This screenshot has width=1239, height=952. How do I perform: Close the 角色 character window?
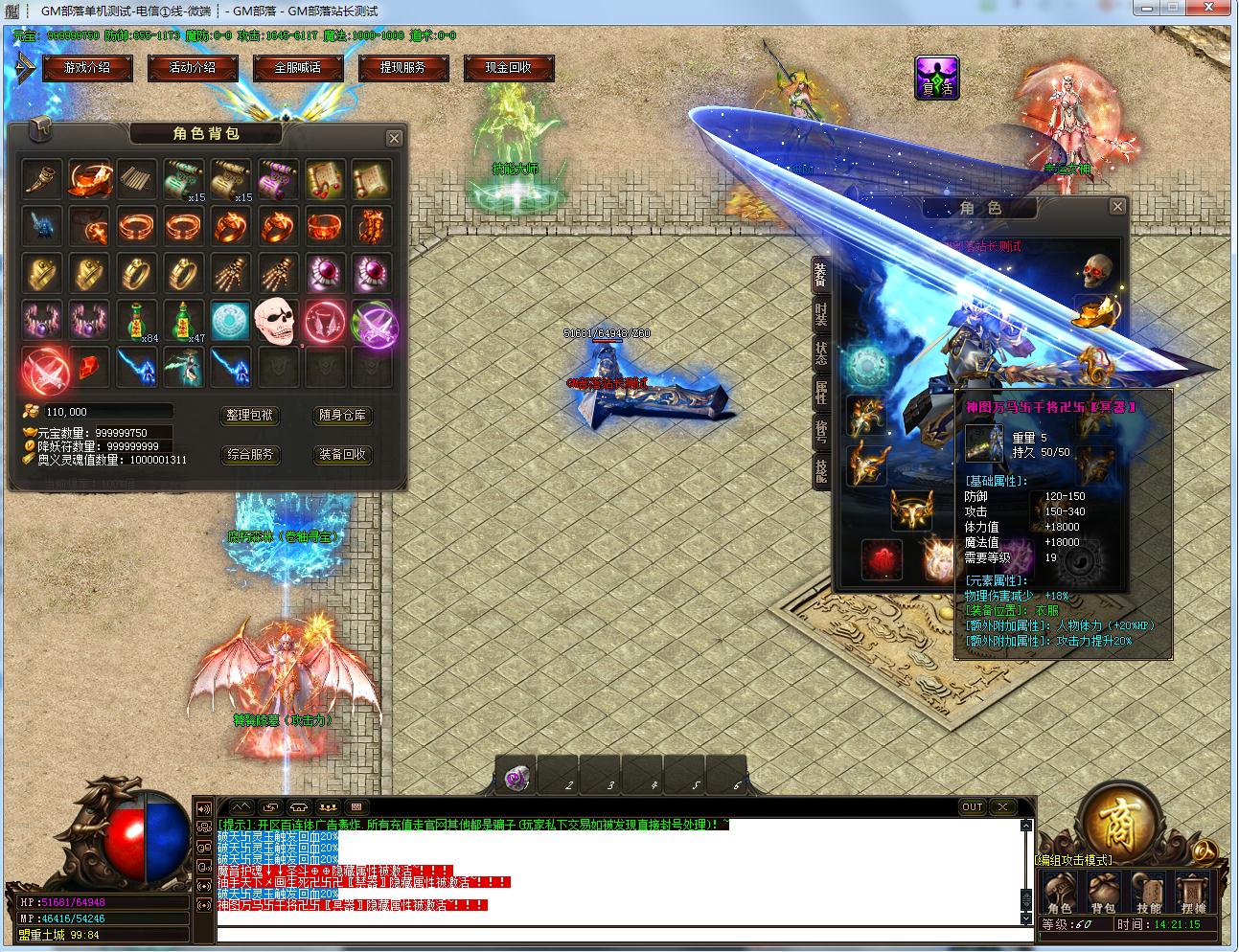tap(1117, 207)
